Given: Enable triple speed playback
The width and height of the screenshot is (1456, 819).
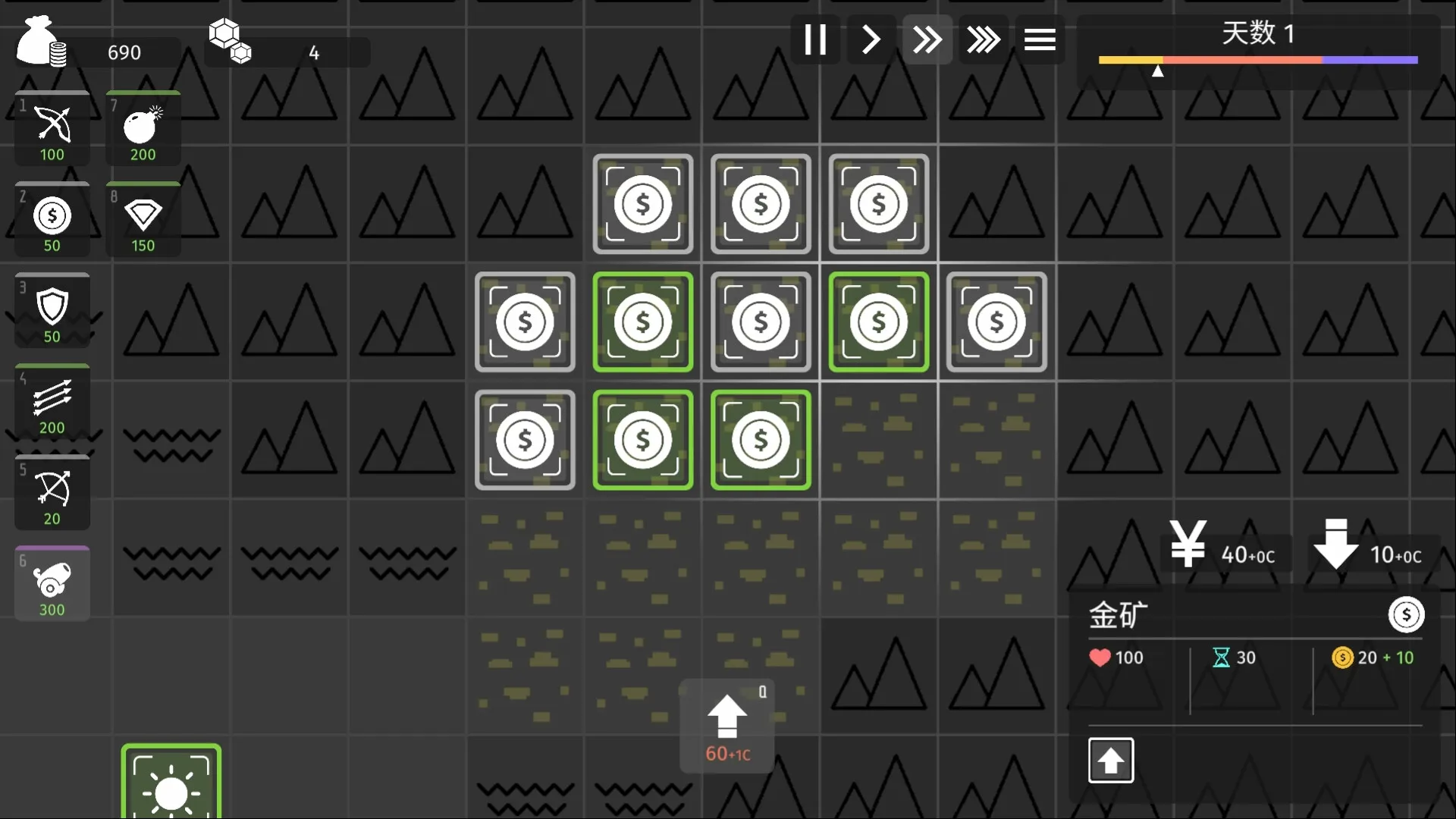Looking at the screenshot, I should coord(984,39).
